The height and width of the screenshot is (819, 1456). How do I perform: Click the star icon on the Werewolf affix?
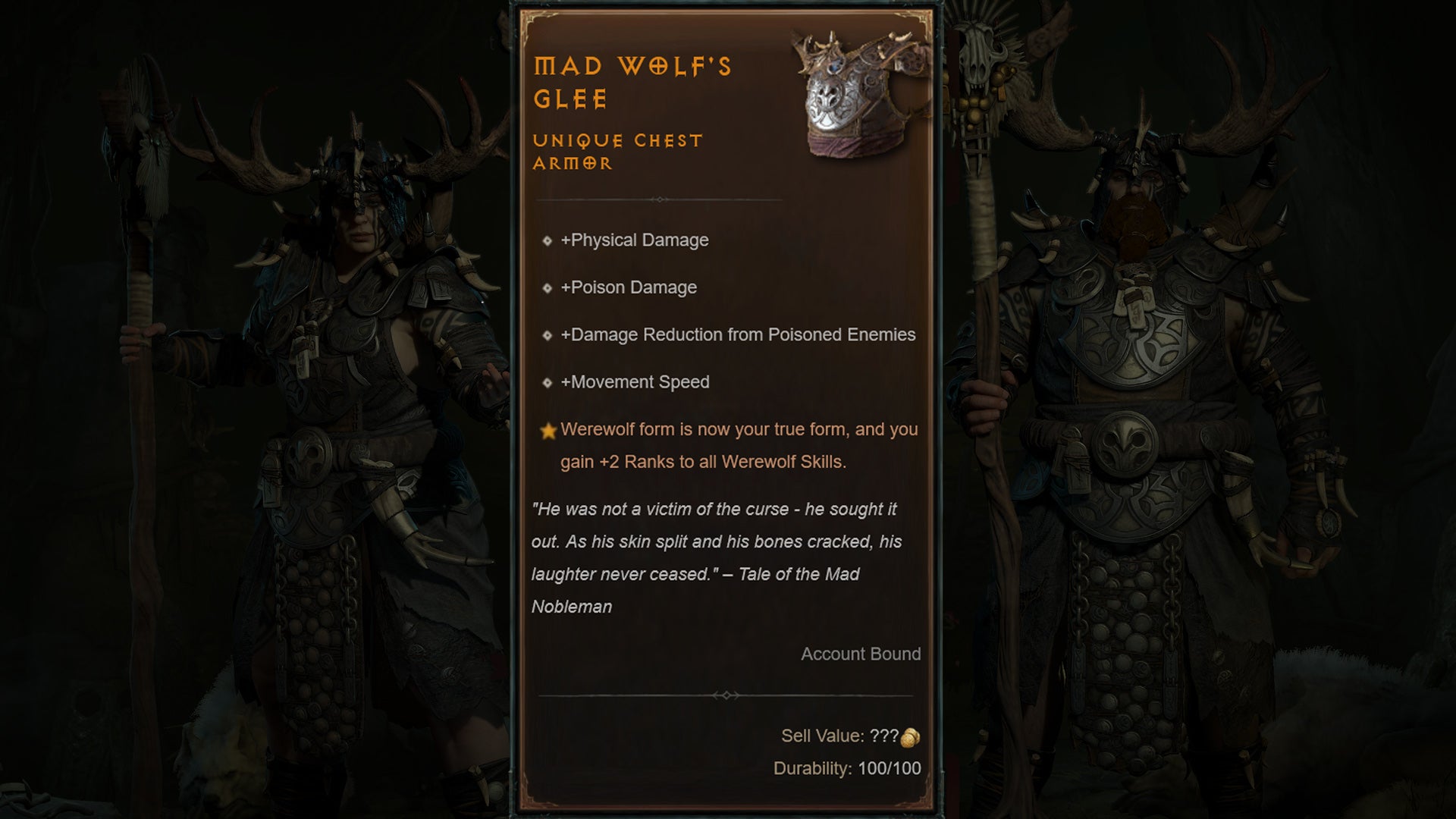point(548,429)
